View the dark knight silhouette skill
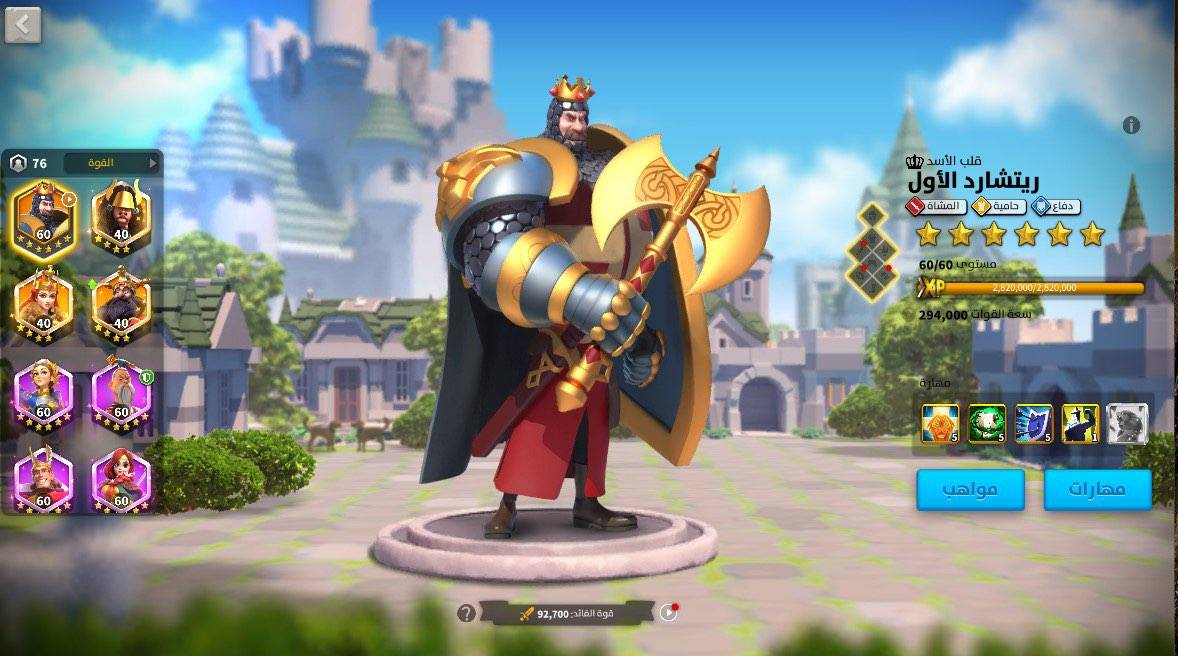The image size is (1178, 656). pyautogui.click(x=1080, y=423)
